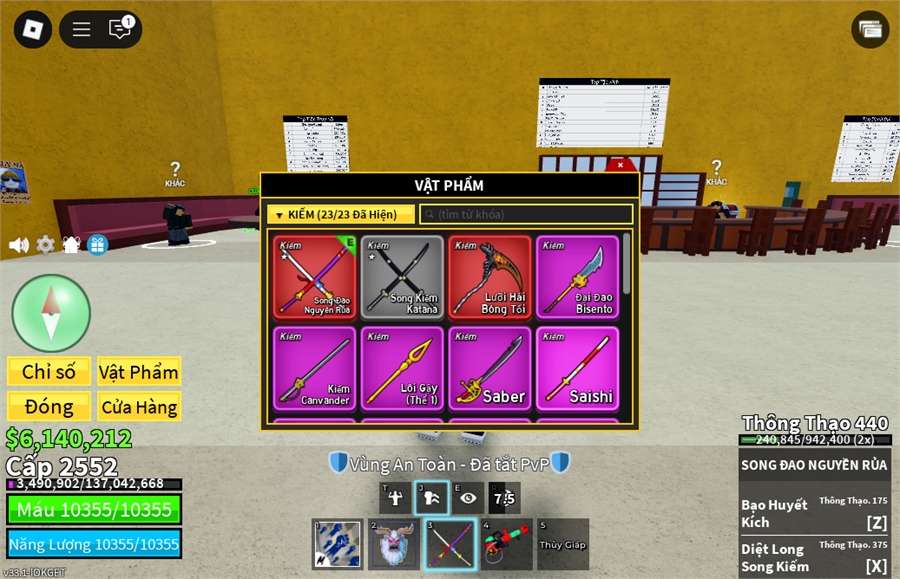Viewport: 900px width, 579px height.
Task: Select the Đại Đao Bisento item
Action: click(x=577, y=277)
